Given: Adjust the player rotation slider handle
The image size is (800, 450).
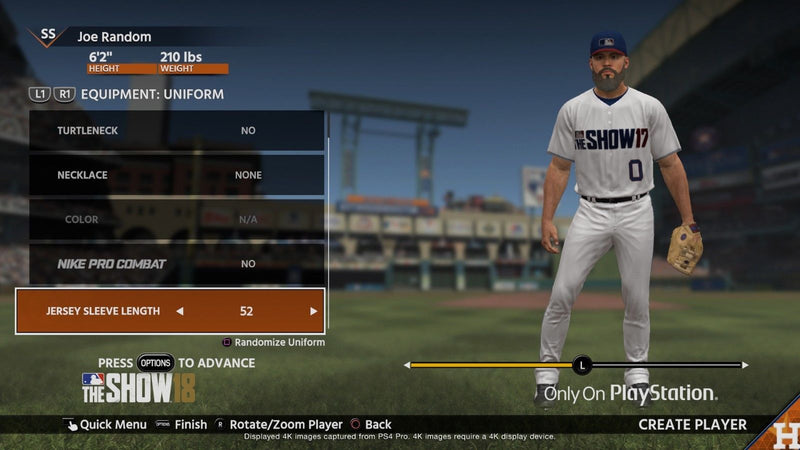Looking at the screenshot, I should click(x=583, y=365).
